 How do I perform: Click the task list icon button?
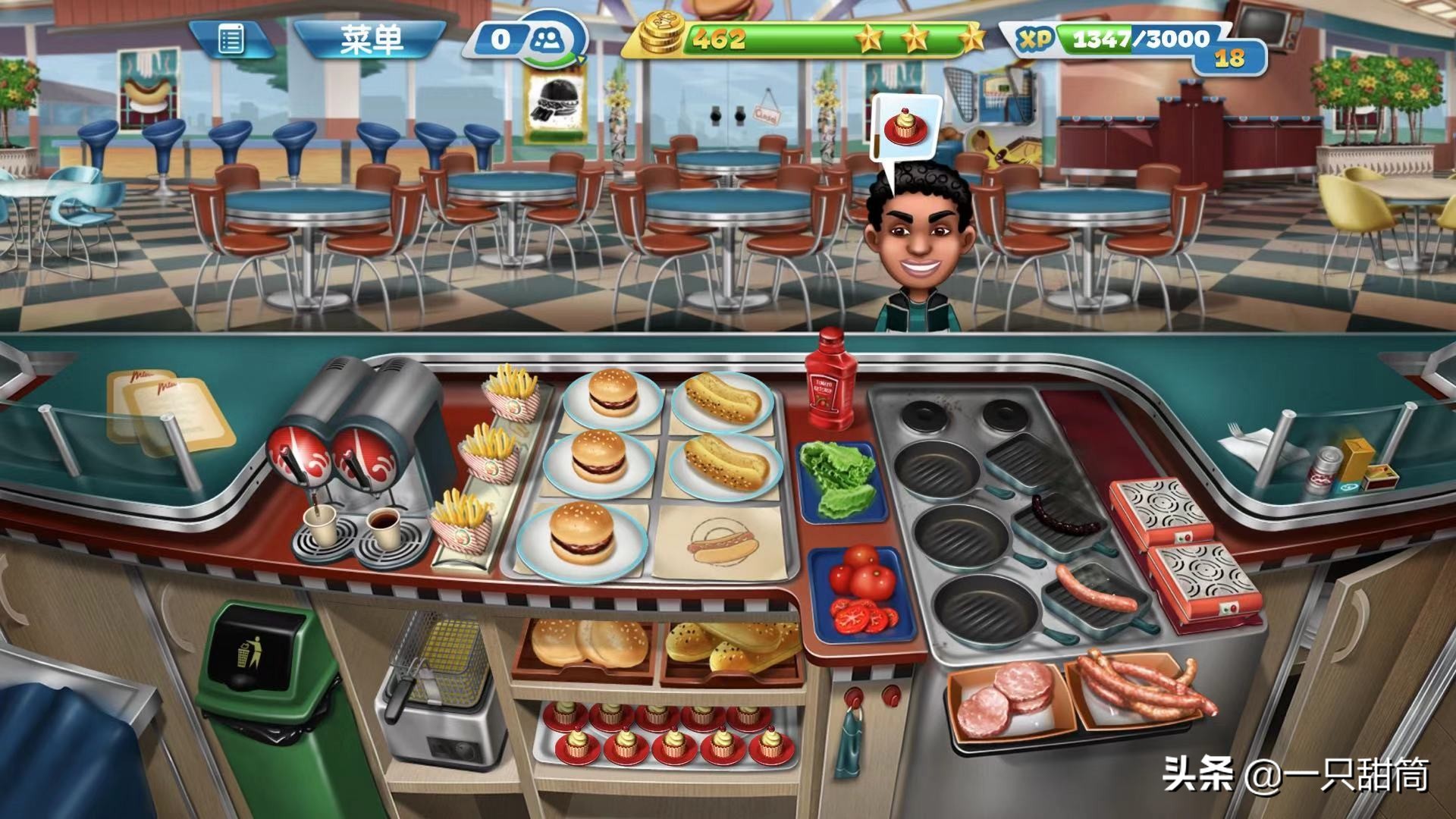[231, 39]
